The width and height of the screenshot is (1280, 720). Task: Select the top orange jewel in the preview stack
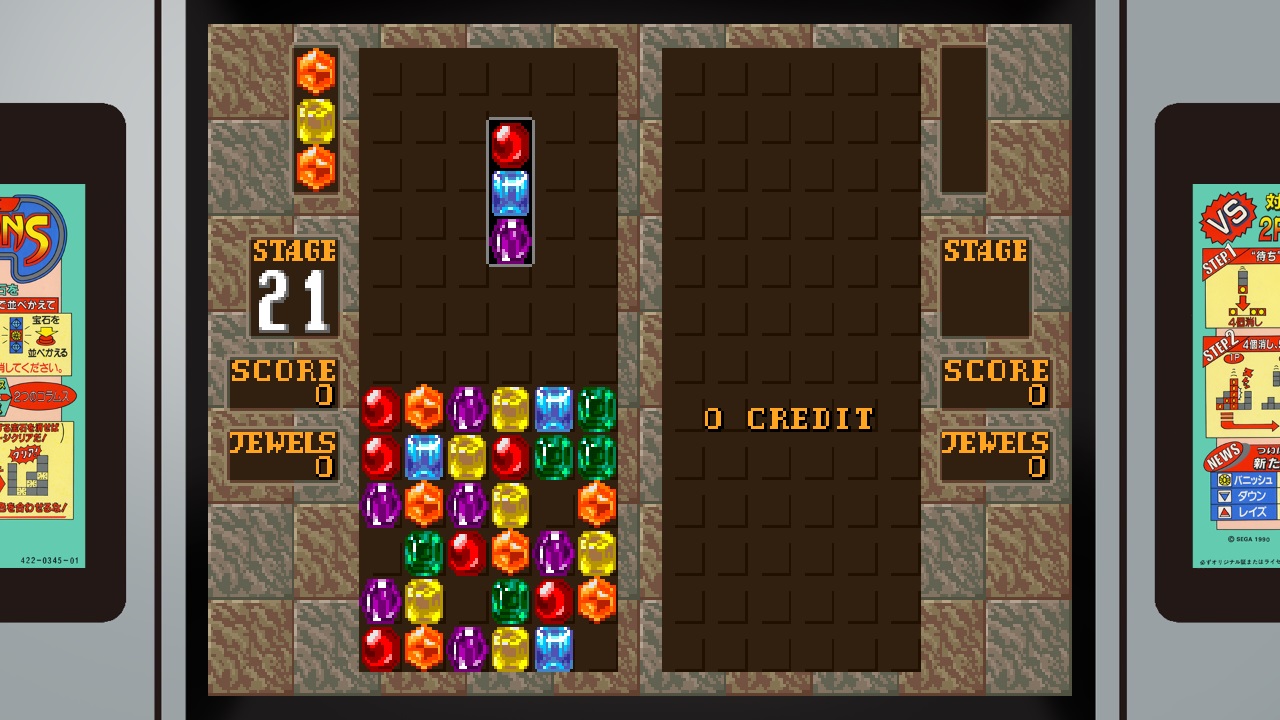click(316, 73)
